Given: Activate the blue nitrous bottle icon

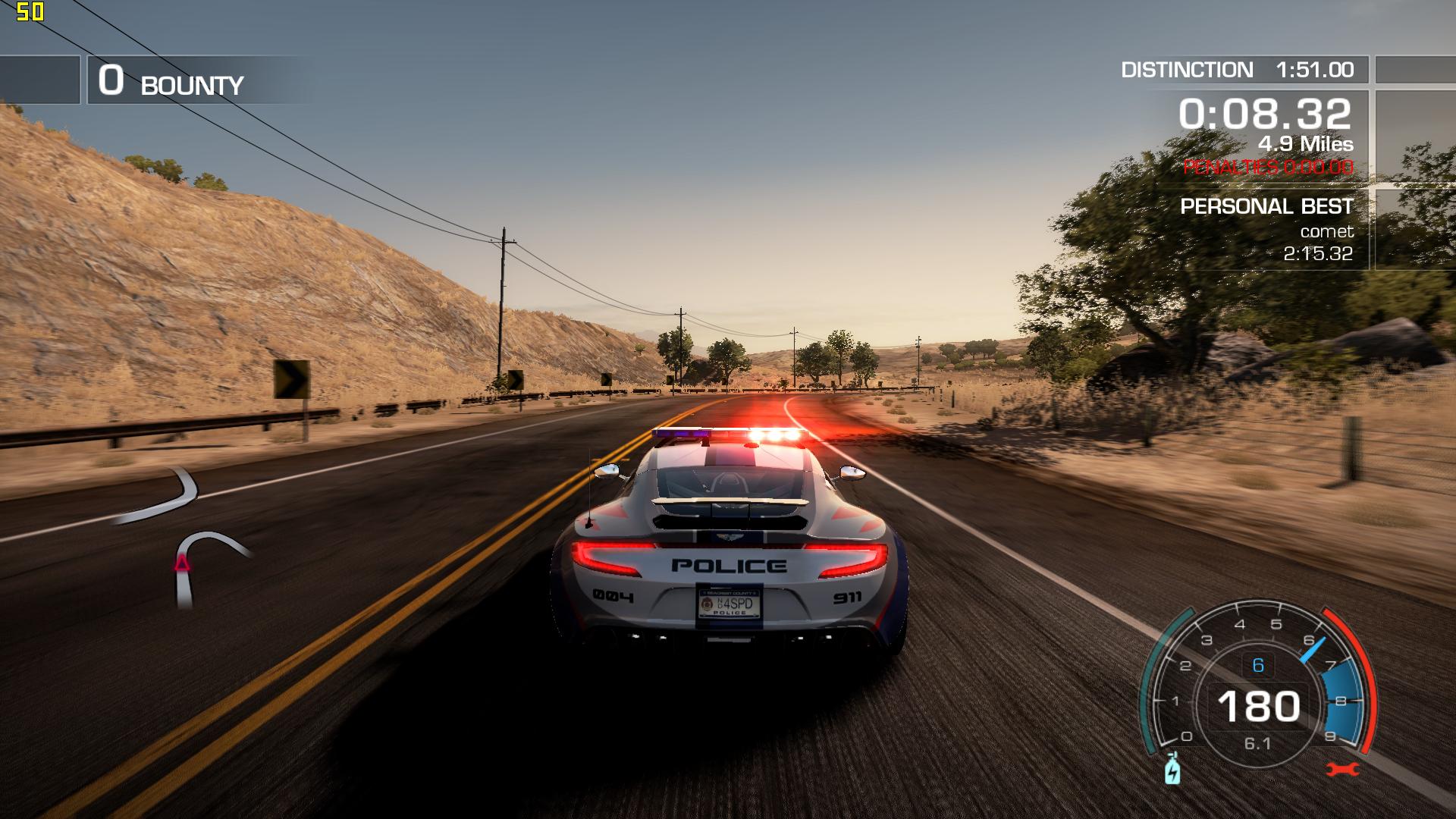Looking at the screenshot, I should point(1172,768).
